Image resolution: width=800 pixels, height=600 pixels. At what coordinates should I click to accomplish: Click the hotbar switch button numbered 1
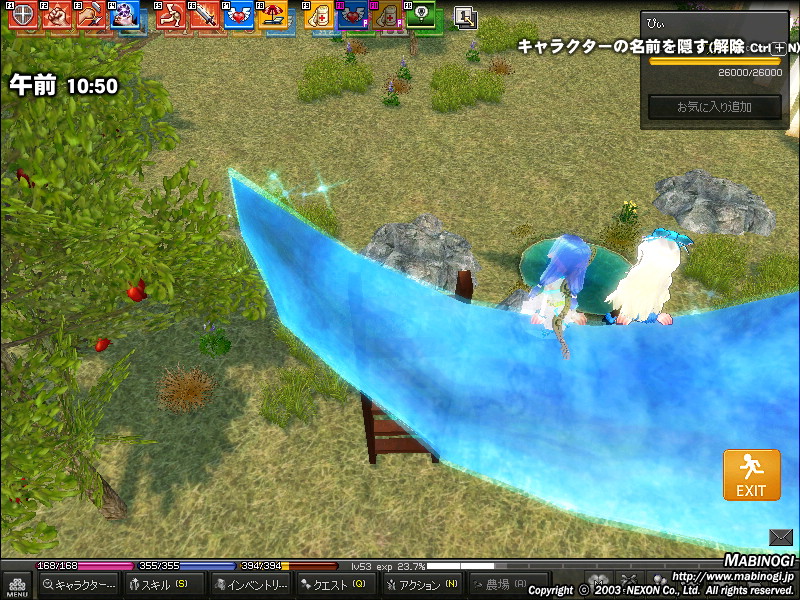tap(465, 16)
